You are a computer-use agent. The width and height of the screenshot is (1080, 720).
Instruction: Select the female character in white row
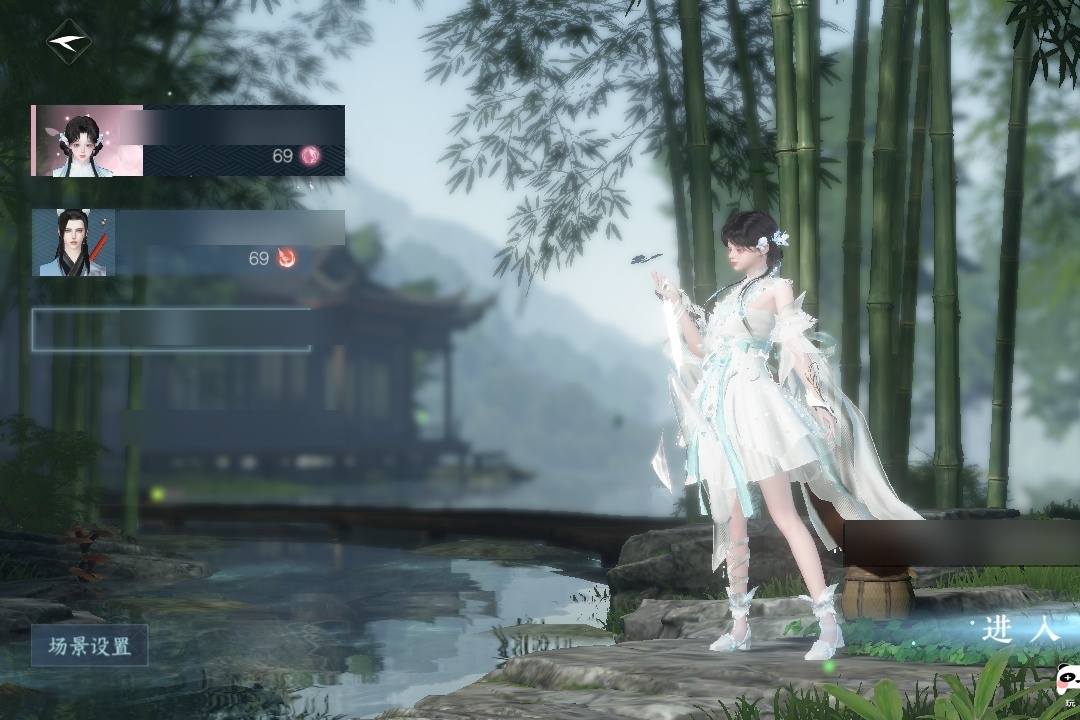click(x=188, y=141)
